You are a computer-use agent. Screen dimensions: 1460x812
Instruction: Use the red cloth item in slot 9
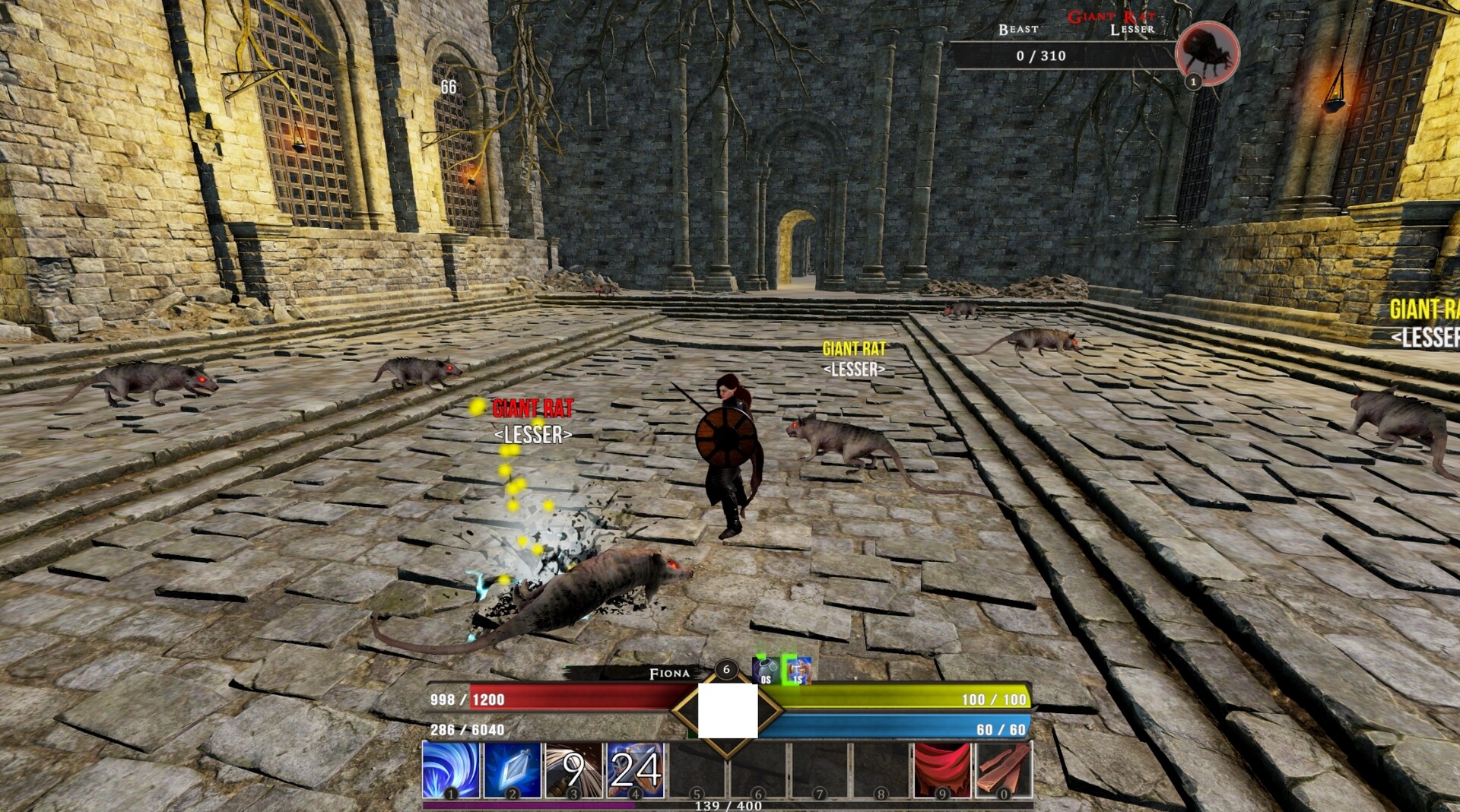click(942, 769)
